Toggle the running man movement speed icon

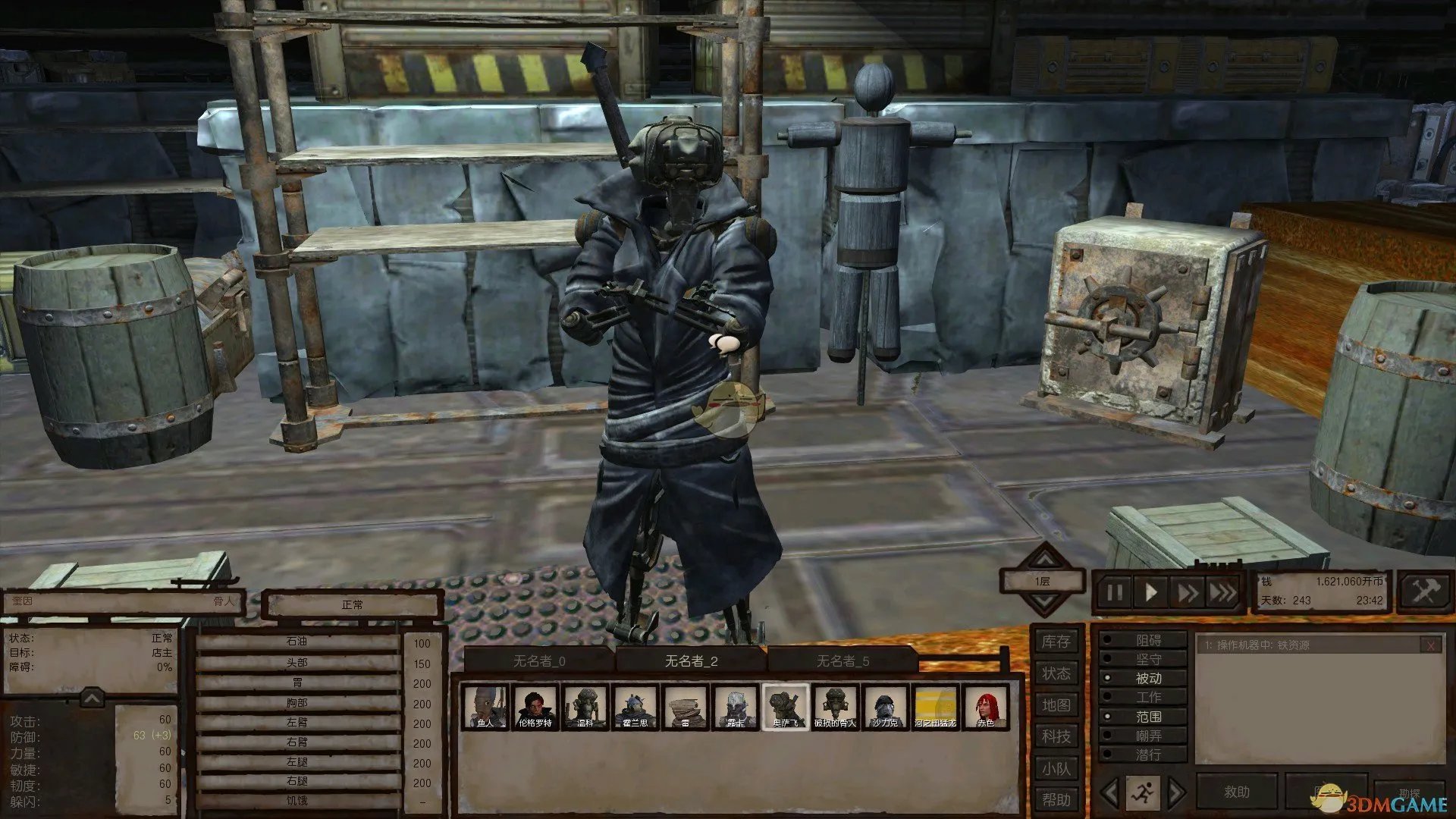tap(1142, 793)
